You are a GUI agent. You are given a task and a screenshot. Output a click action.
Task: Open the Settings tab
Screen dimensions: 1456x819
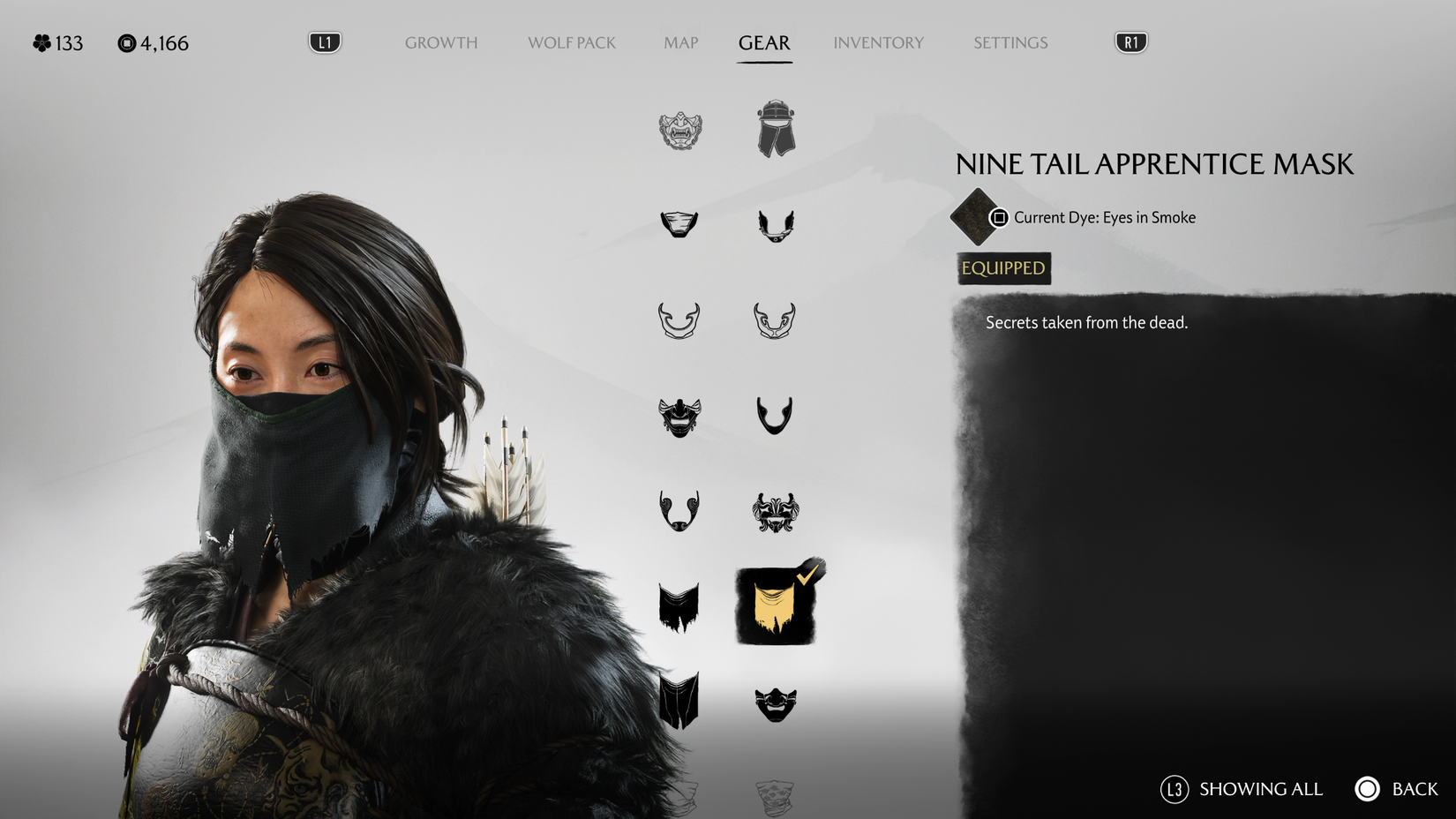pos(1009,42)
